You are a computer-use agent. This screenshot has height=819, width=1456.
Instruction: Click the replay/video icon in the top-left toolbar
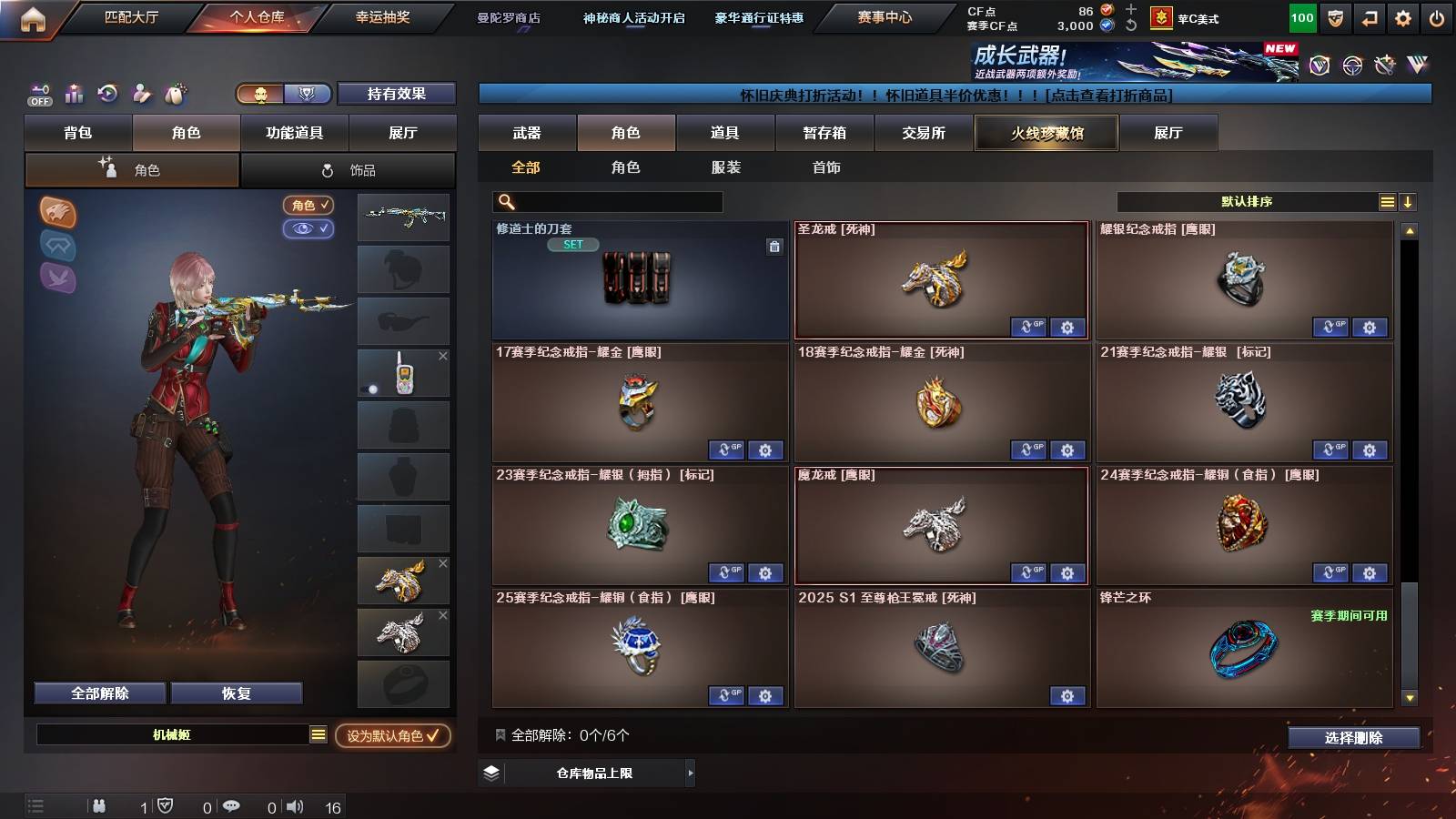click(107, 94)
